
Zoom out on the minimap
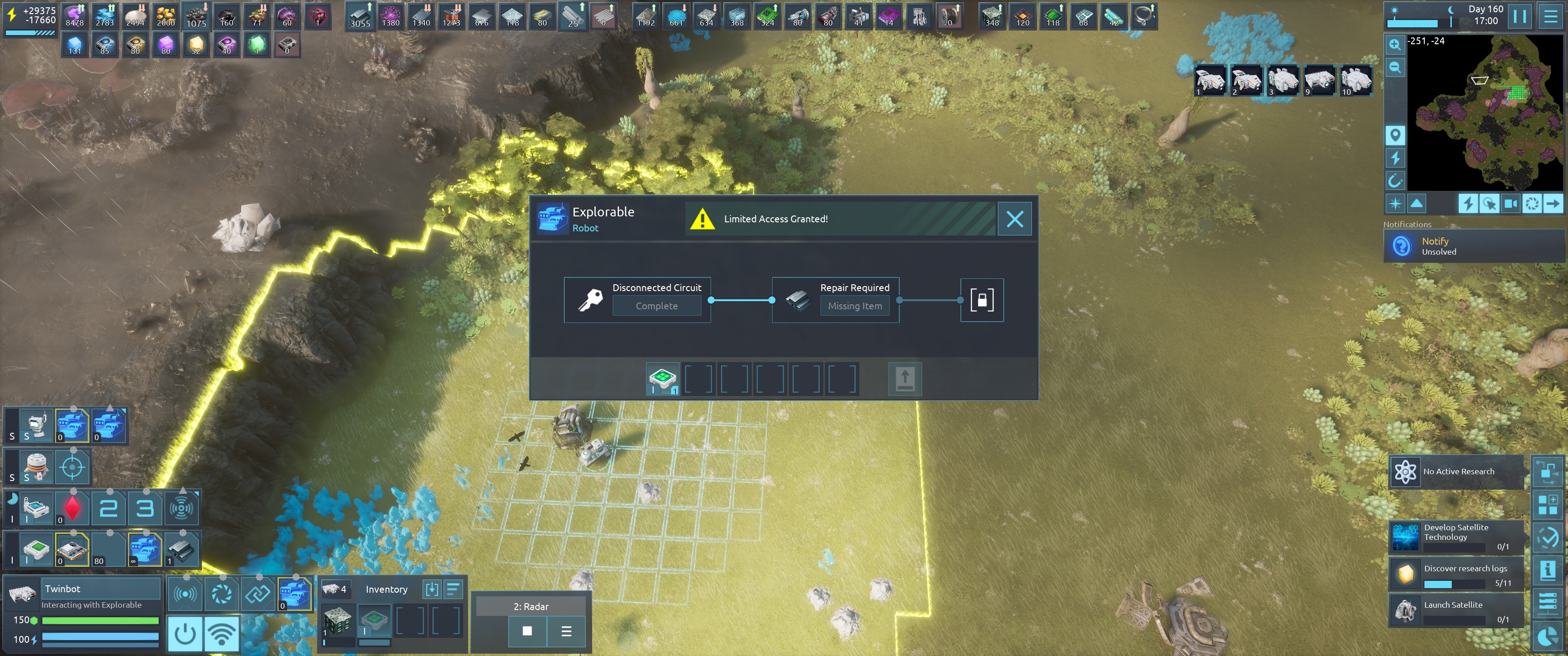[x=1394, y=67]
